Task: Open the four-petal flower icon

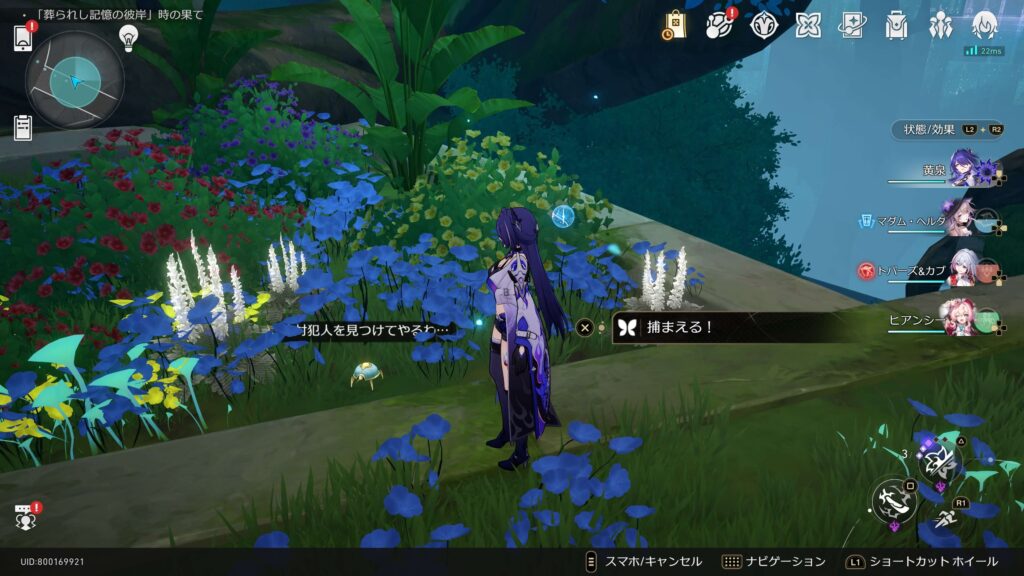Action: [x=808, y=25]
